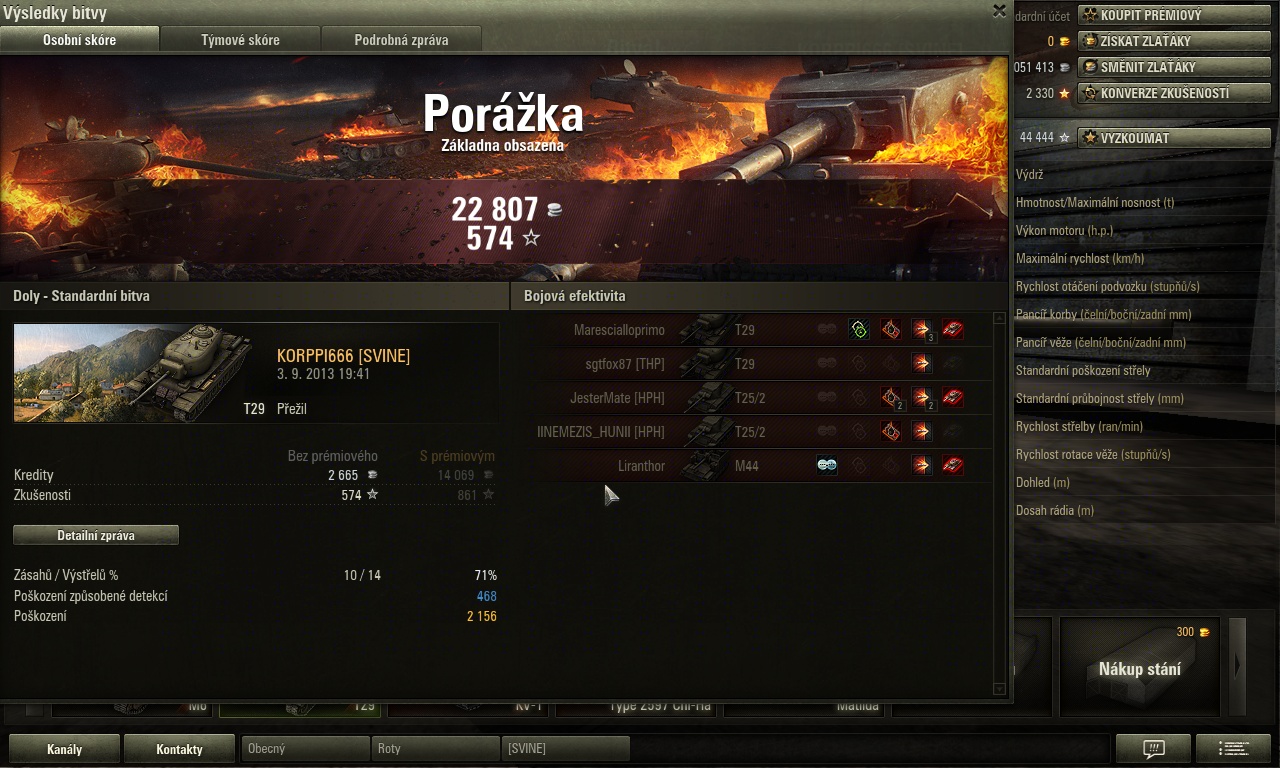1280x768 pixels.
Task: Open the Detailní zpráva report
Action: pyautogui.click(x=96, y=536)
